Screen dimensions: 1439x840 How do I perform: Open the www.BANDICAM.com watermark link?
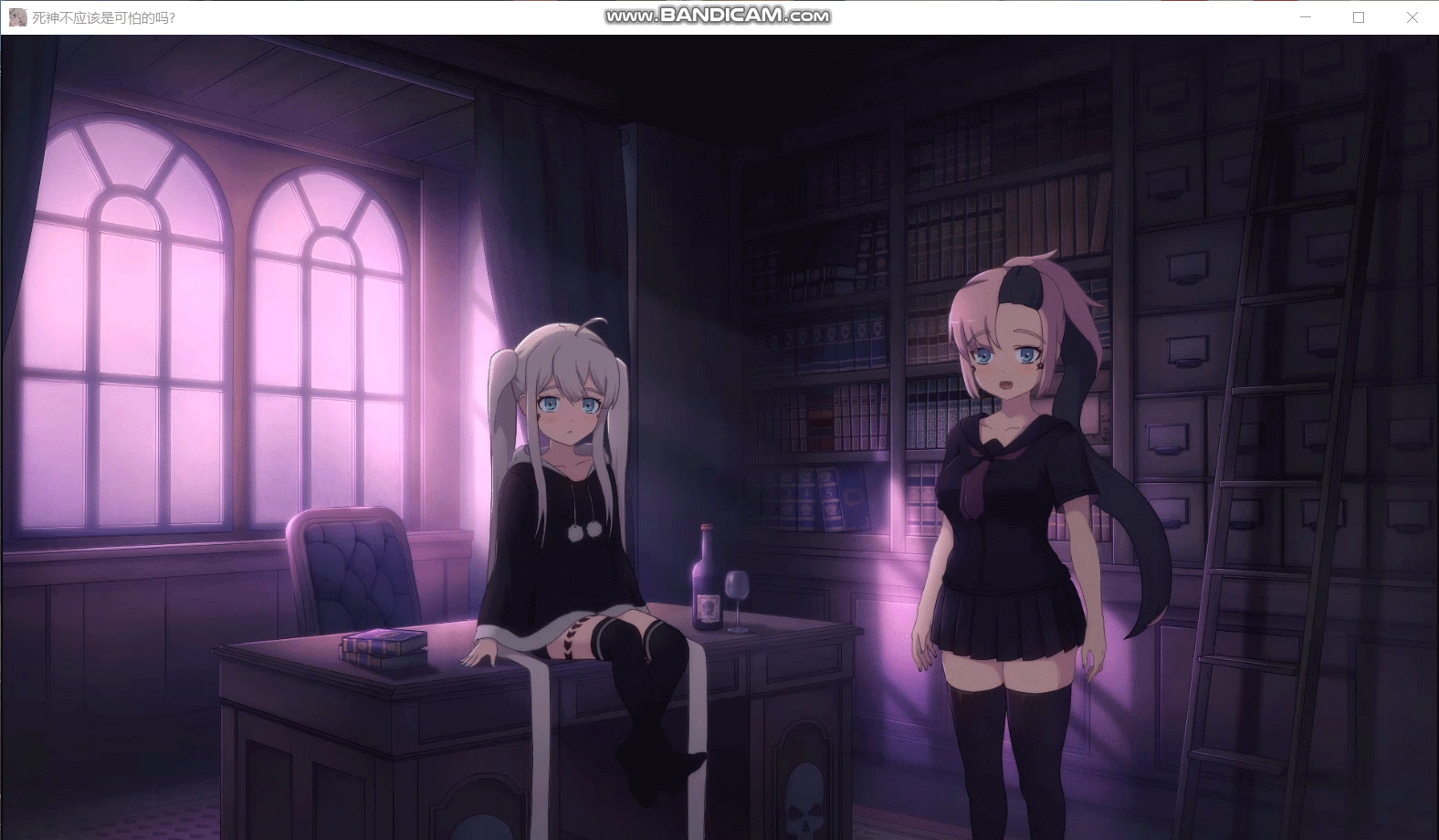point(718,16)
